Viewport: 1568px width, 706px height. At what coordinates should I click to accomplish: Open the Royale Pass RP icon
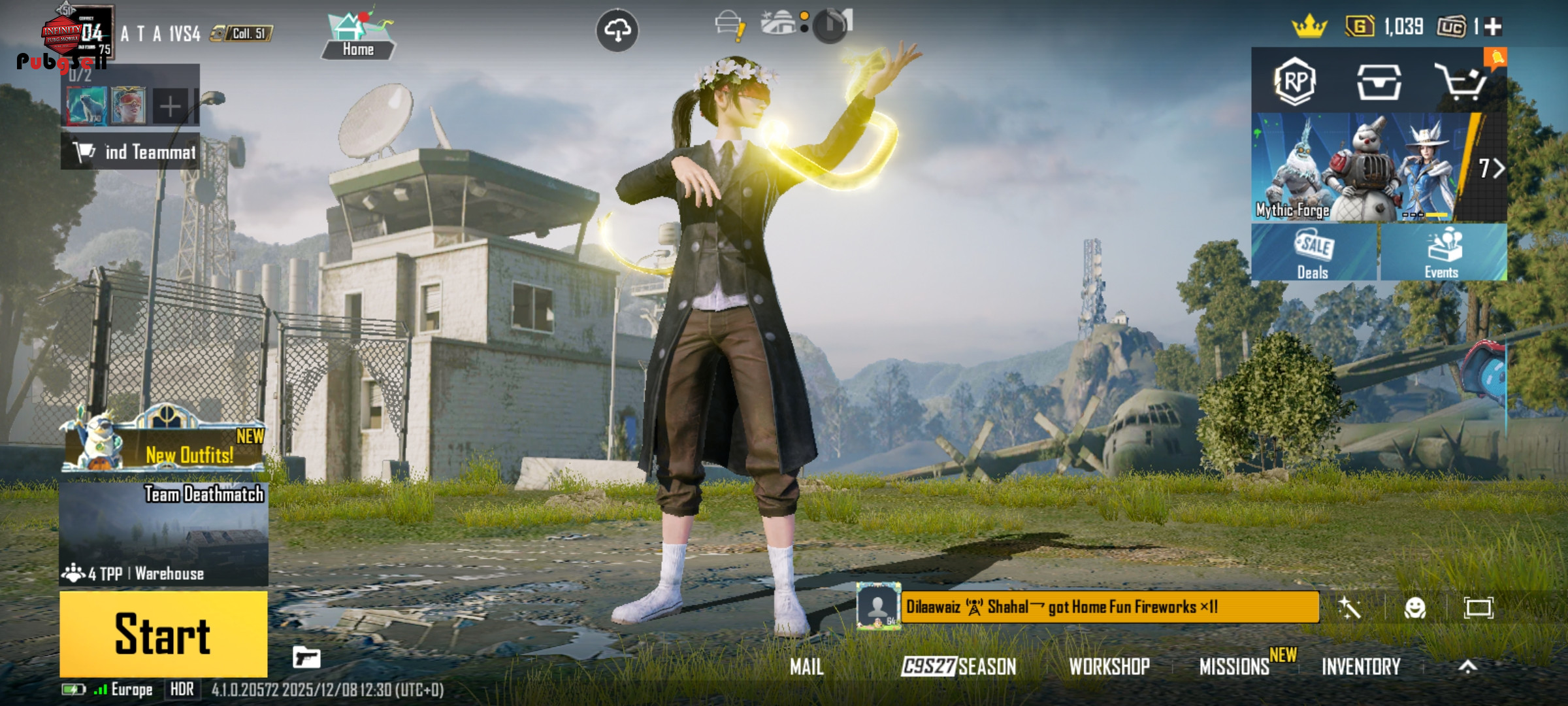pyautogui.click(x=1295, y=82)
